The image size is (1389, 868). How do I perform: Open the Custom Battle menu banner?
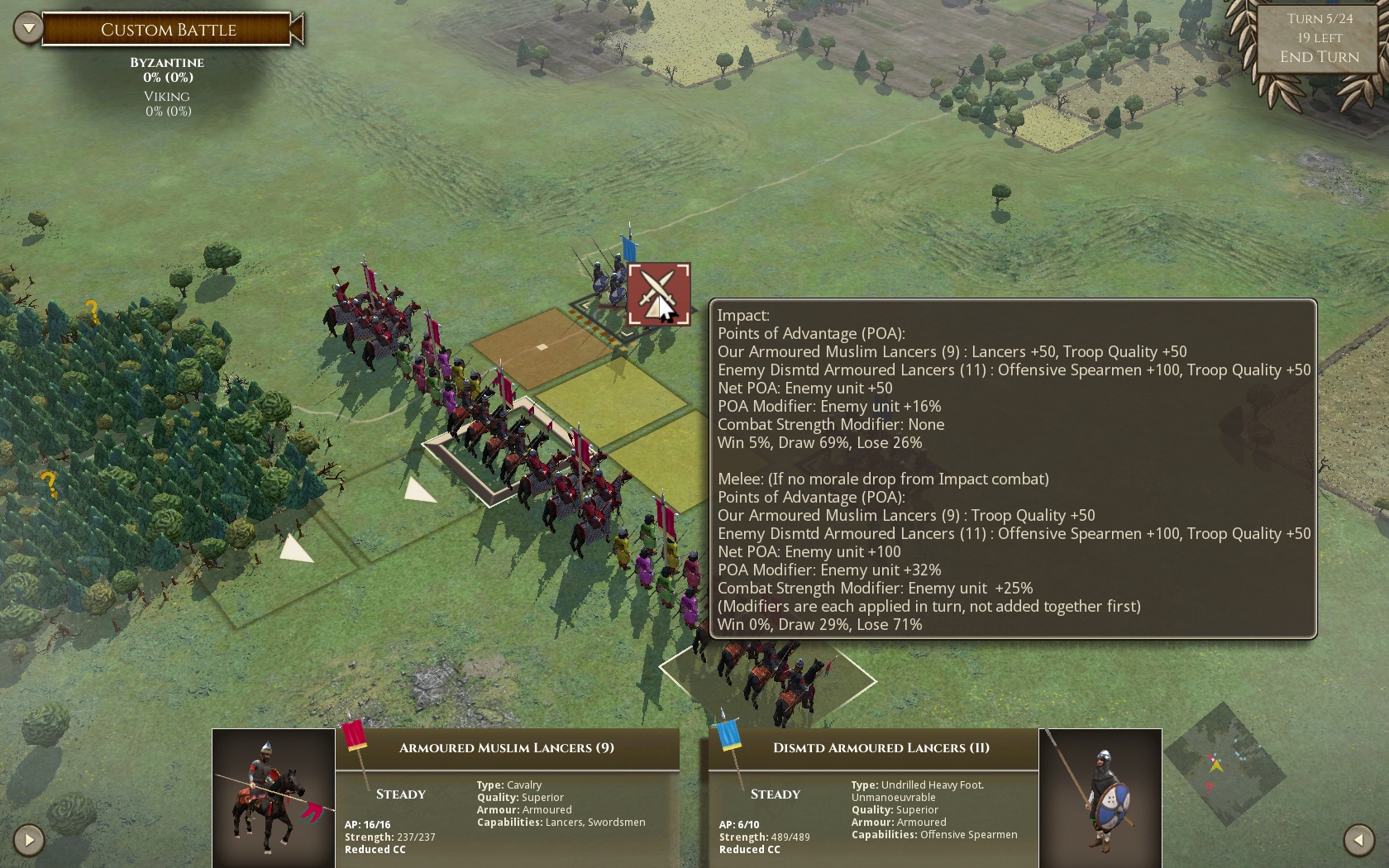[x=168, y=30]
